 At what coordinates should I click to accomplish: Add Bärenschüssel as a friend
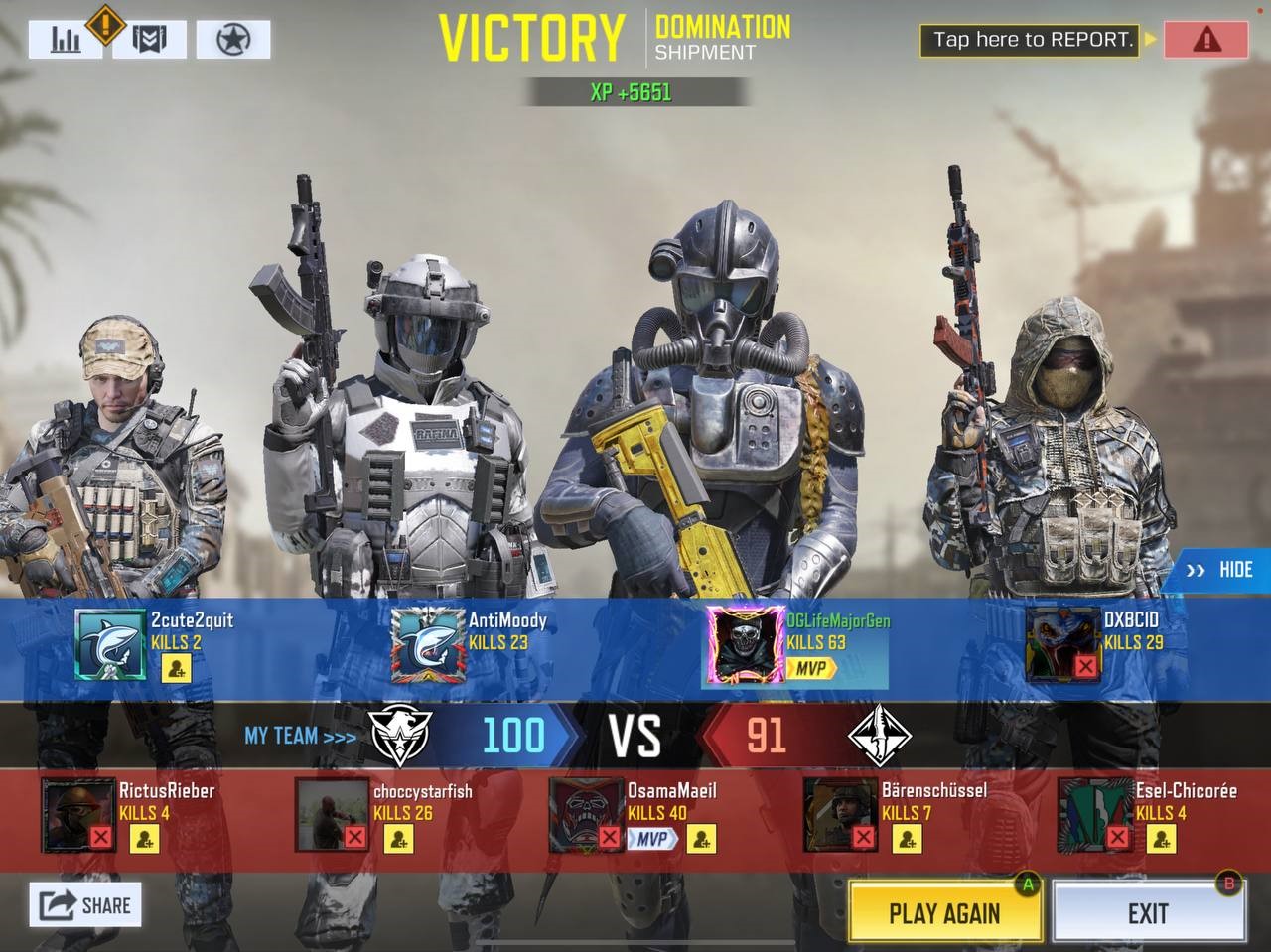[908, 840]
